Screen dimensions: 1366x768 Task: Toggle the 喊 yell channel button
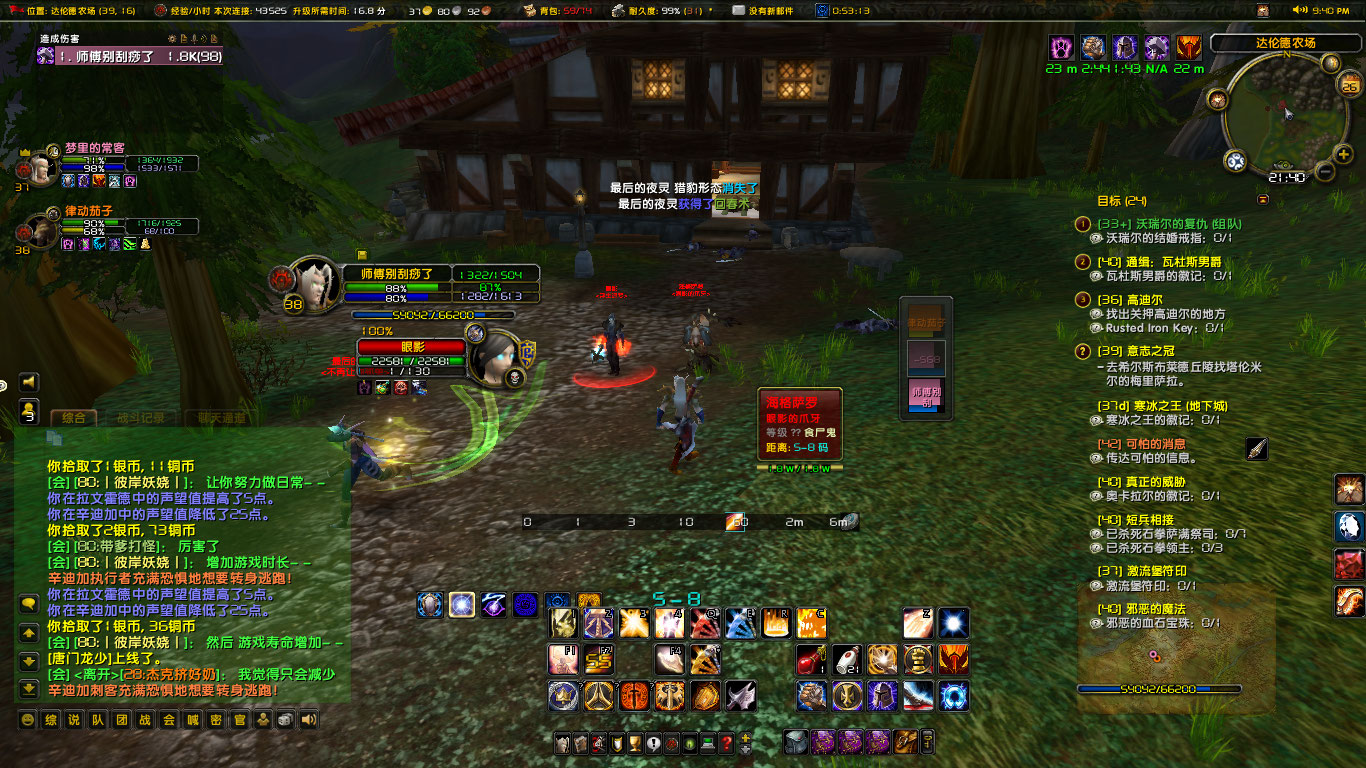(194, 720)
